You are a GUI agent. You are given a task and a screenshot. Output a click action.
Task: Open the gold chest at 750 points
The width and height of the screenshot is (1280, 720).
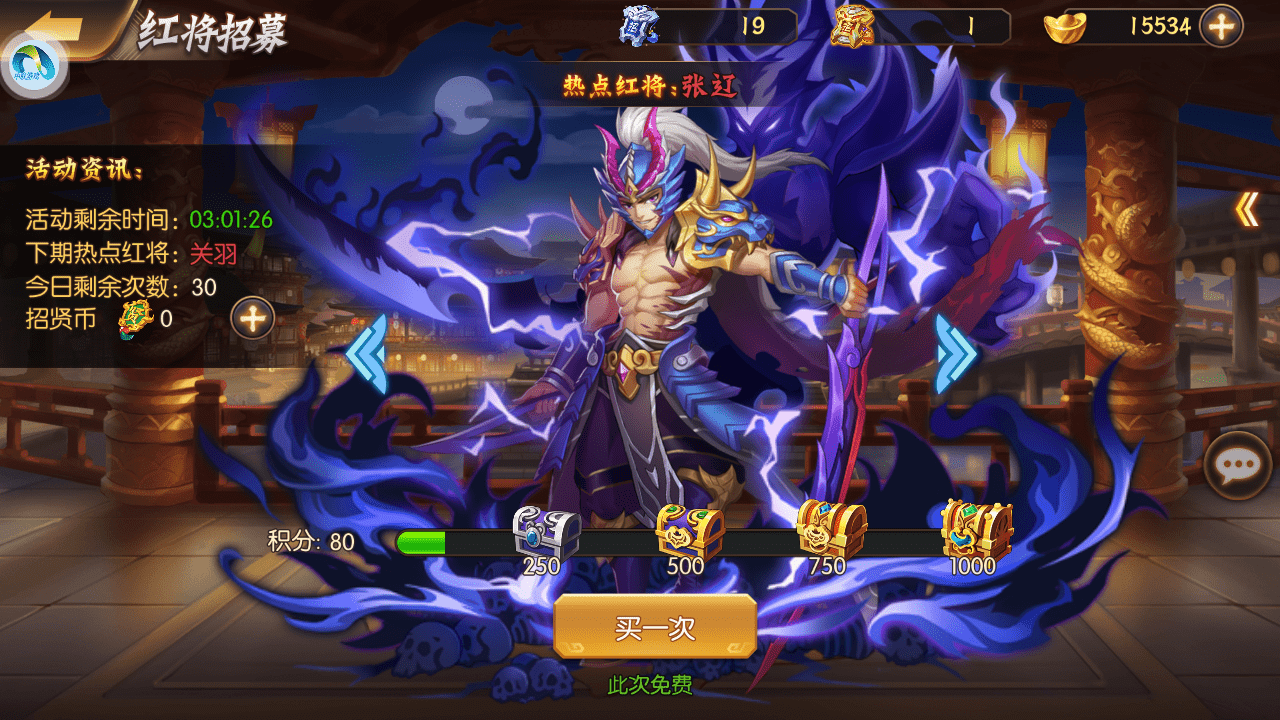831,530
